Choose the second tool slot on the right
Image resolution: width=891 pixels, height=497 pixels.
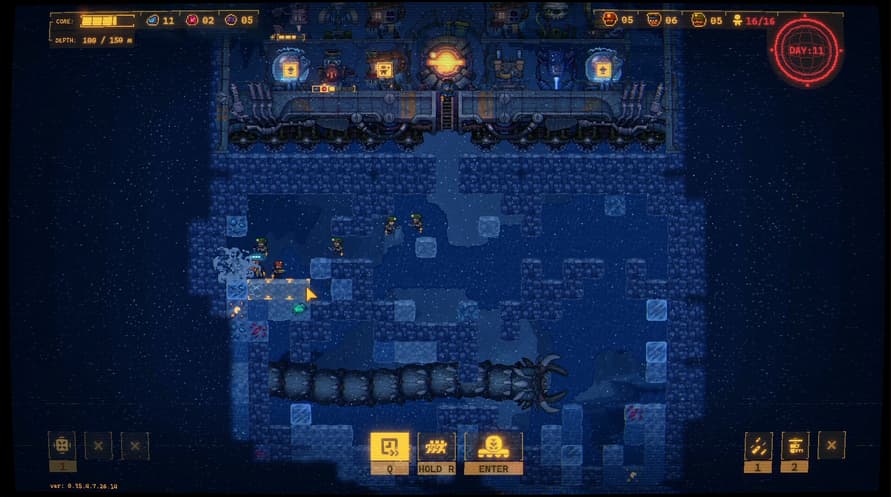point(795,445)
